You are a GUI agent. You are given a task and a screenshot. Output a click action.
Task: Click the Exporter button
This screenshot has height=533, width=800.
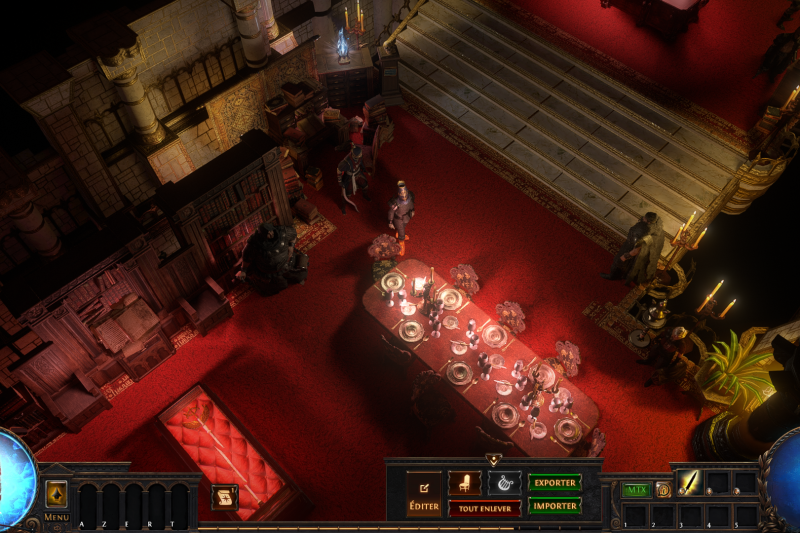coord(554,483)
